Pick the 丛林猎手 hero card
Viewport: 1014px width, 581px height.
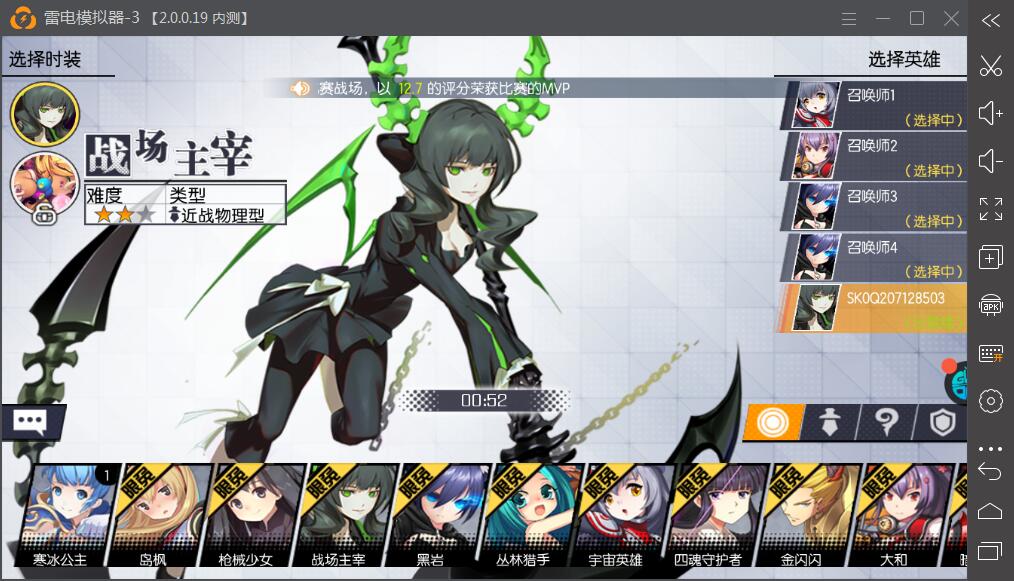(x=522, y=510)
